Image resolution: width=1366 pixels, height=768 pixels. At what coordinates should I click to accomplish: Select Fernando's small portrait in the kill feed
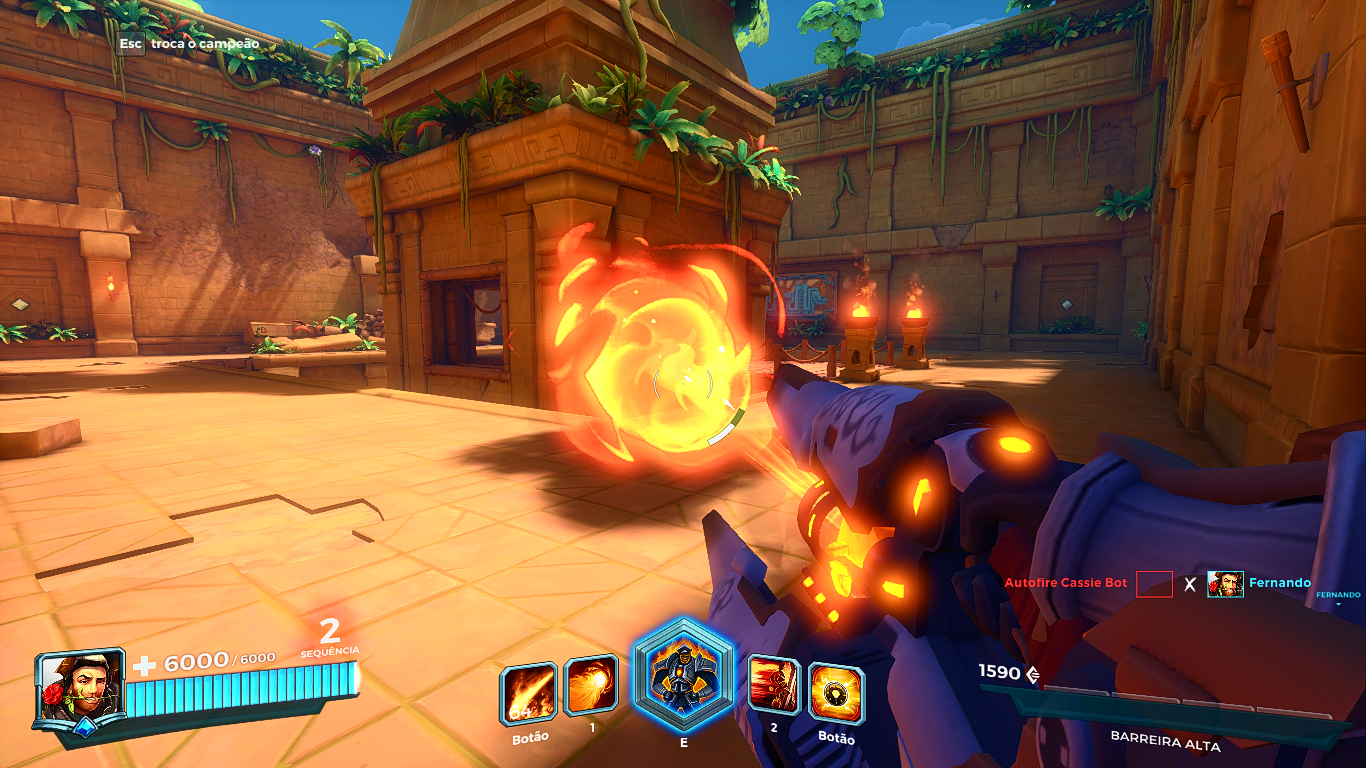[1225, 584]
